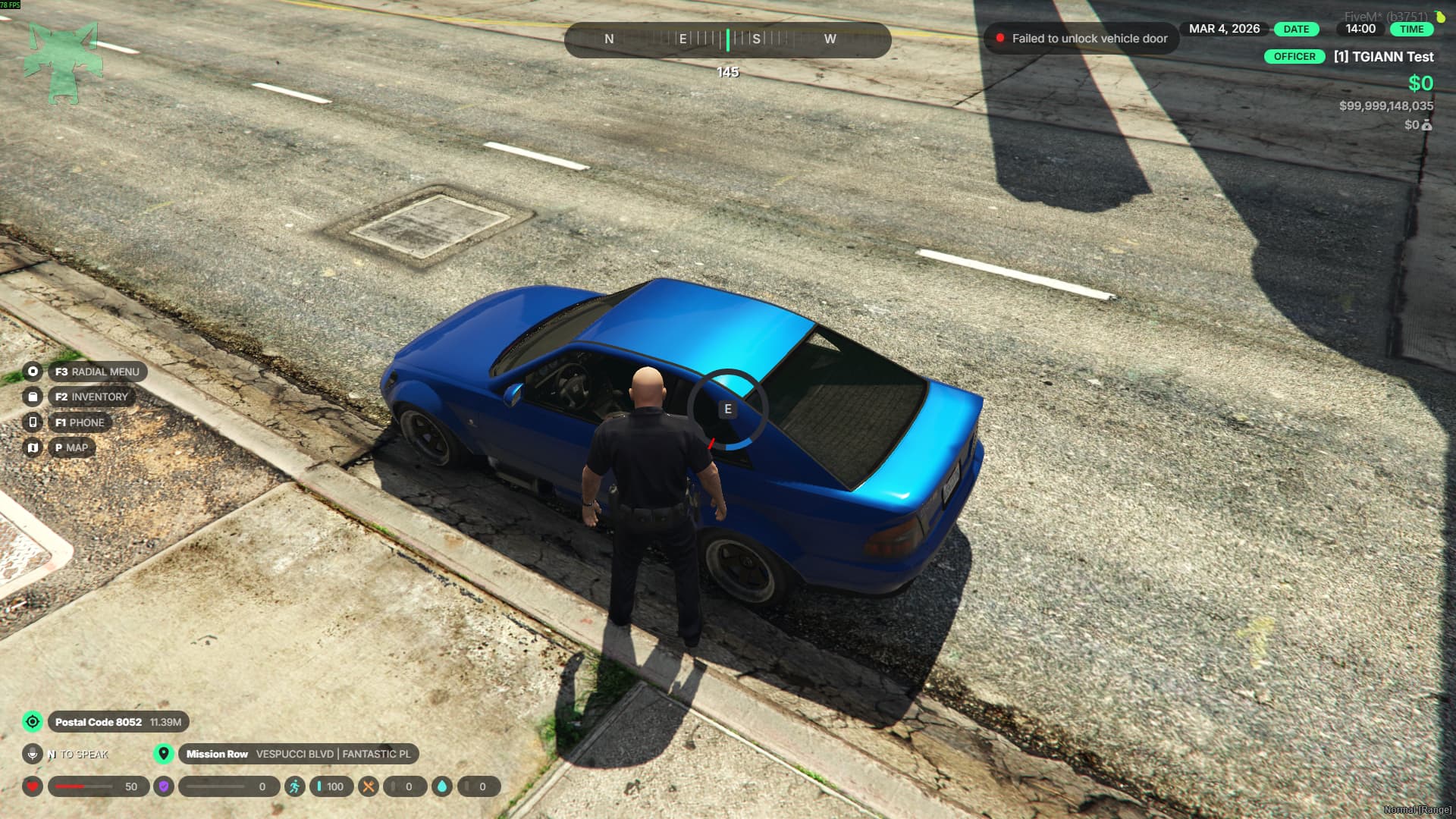
Task: Open the Phone shortcut
Action: pos(80,422)
